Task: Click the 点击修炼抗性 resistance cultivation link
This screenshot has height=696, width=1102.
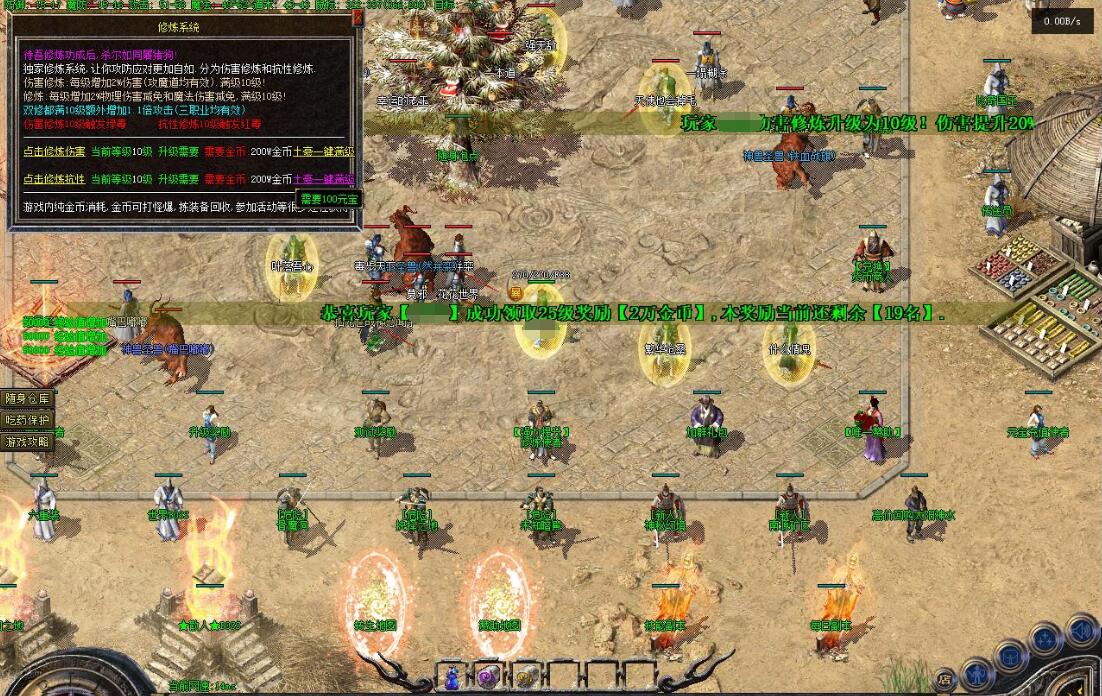Action: tap(54, 179)
